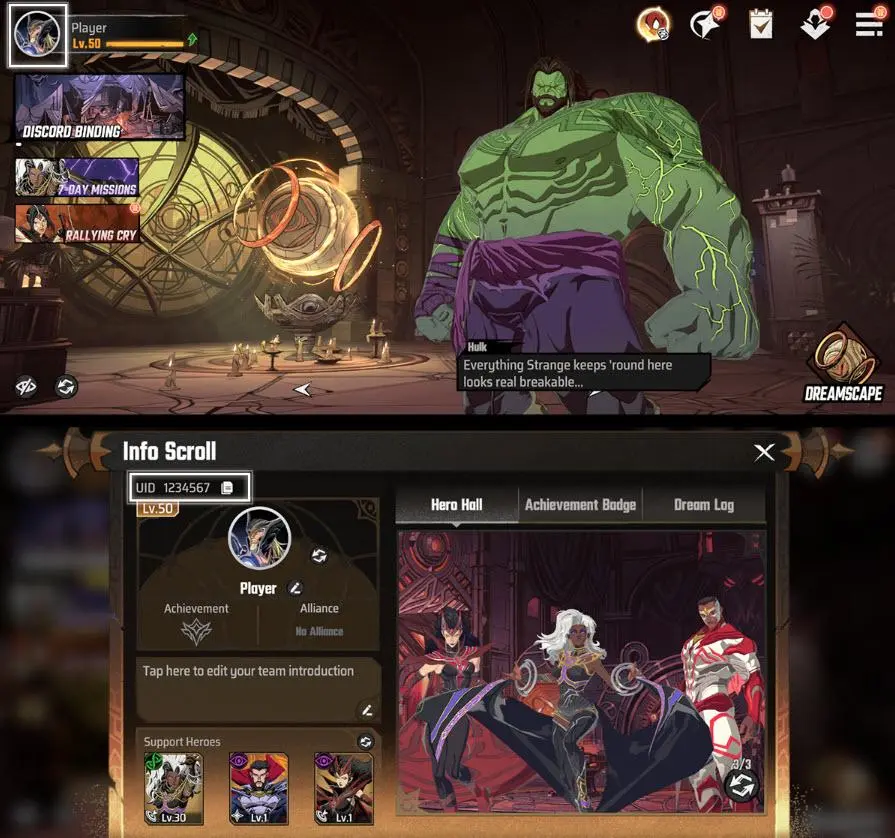
Task: Switch to the Dream Log tab
Action: pyautogui.click(x=703, y=505)
